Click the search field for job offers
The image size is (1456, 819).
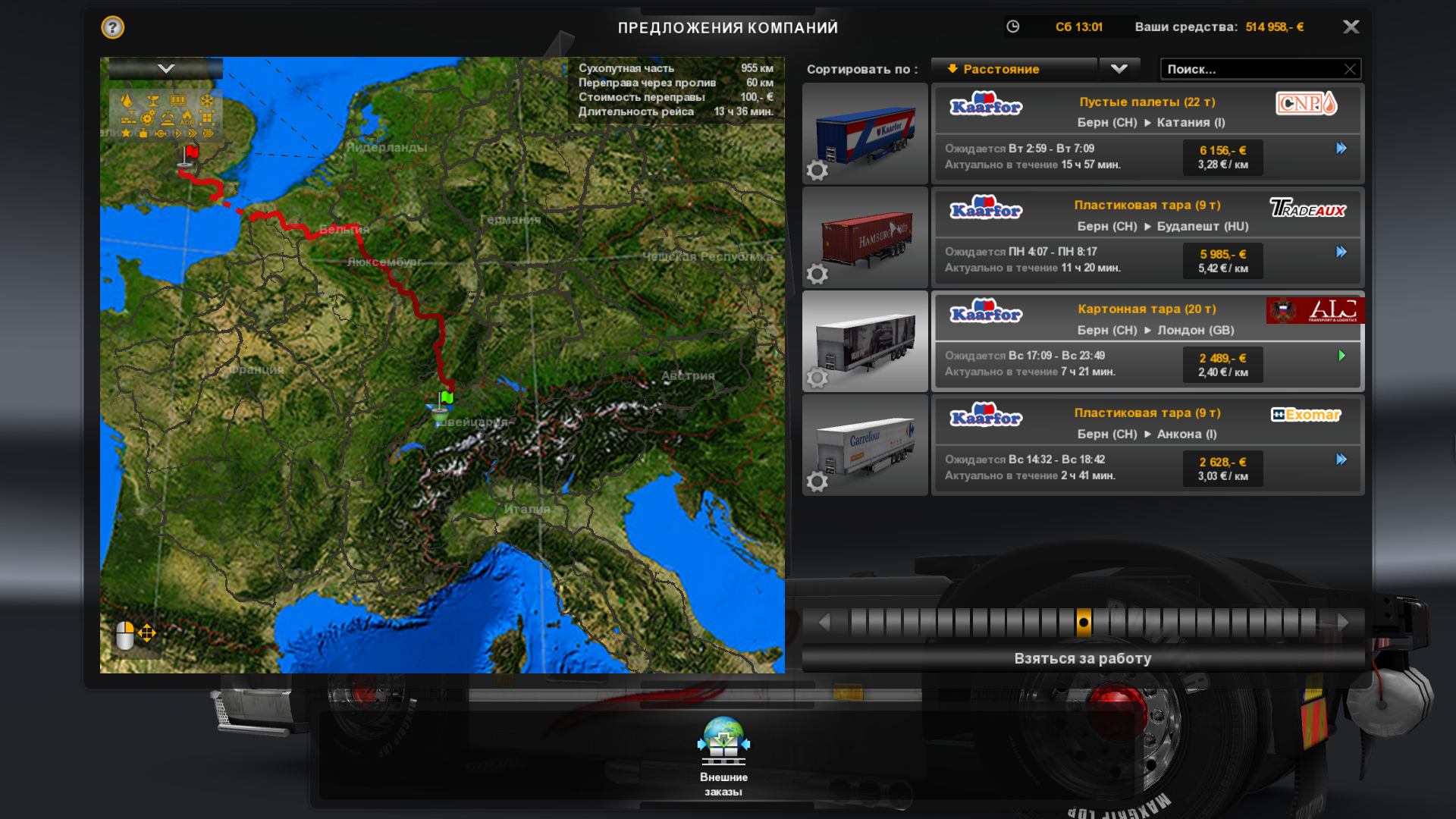tap(1251, 69)
